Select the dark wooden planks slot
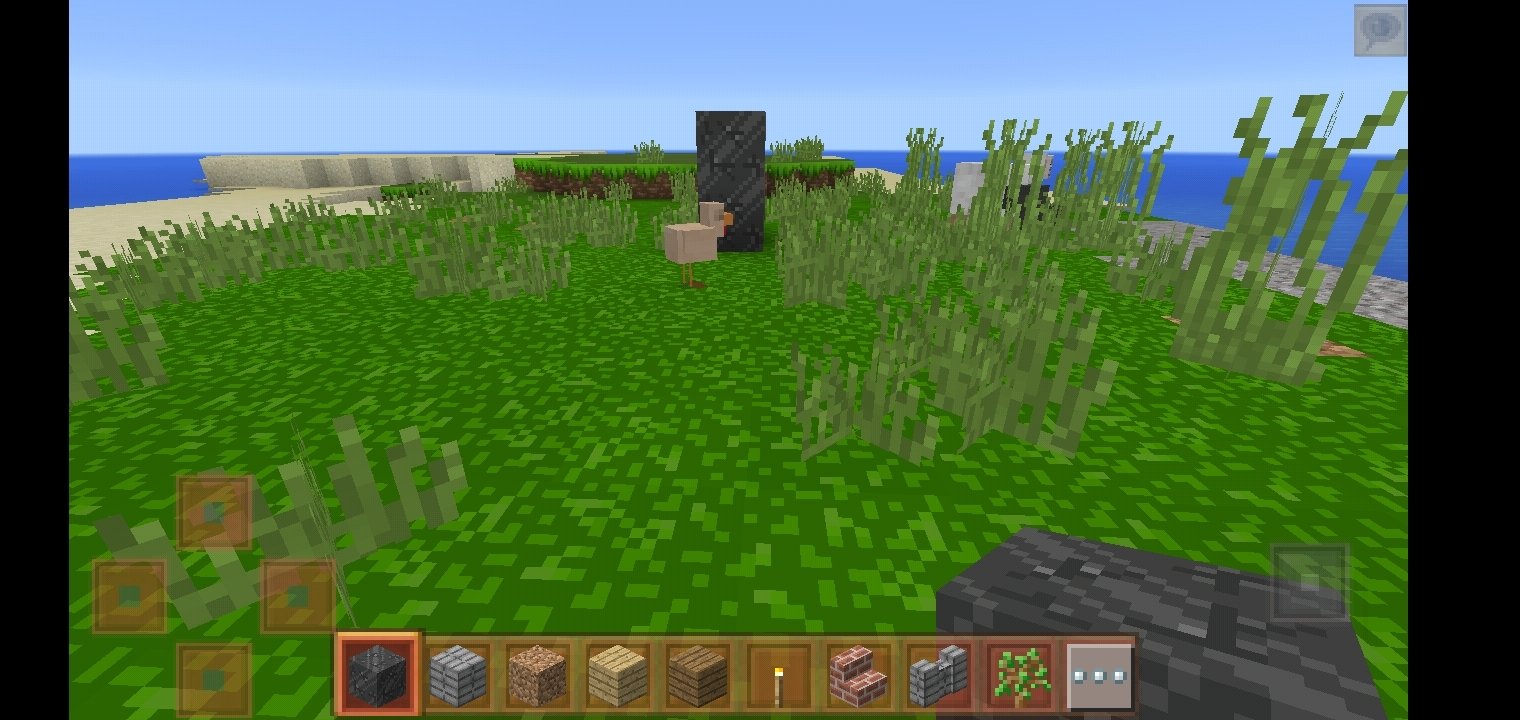 pyautogui.click(x=698, y=675)
